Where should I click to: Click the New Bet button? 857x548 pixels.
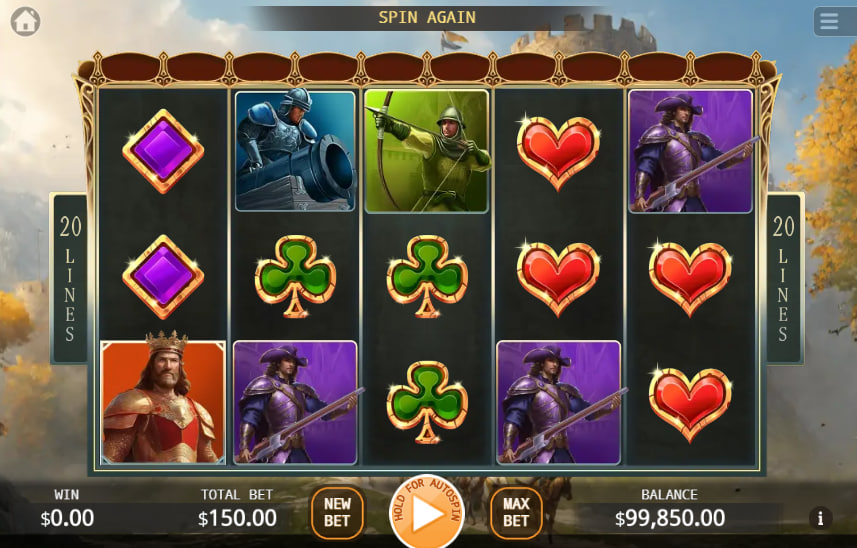click(337, 513)
